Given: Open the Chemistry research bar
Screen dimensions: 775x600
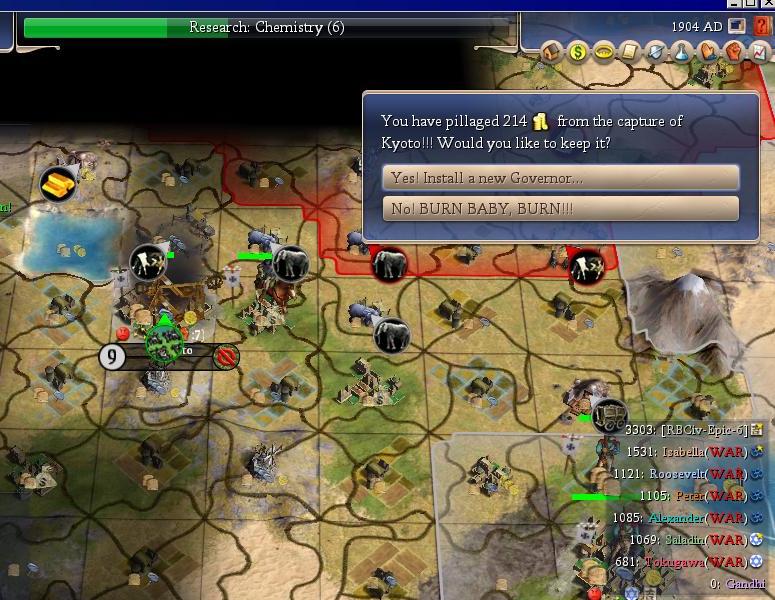Looking at the screenshot, I should coord(266,28).
